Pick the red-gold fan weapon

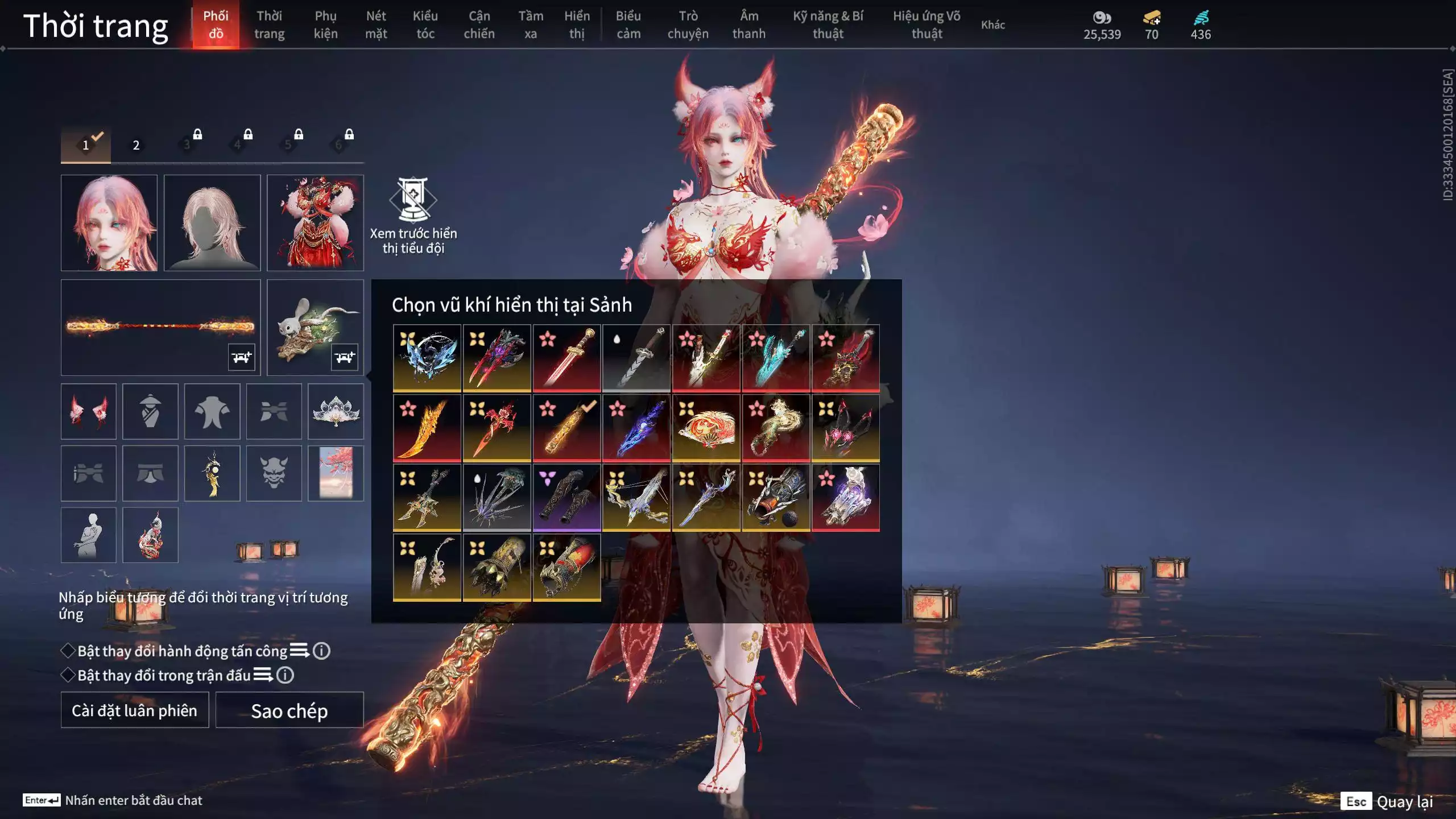(x=706, y=428)
